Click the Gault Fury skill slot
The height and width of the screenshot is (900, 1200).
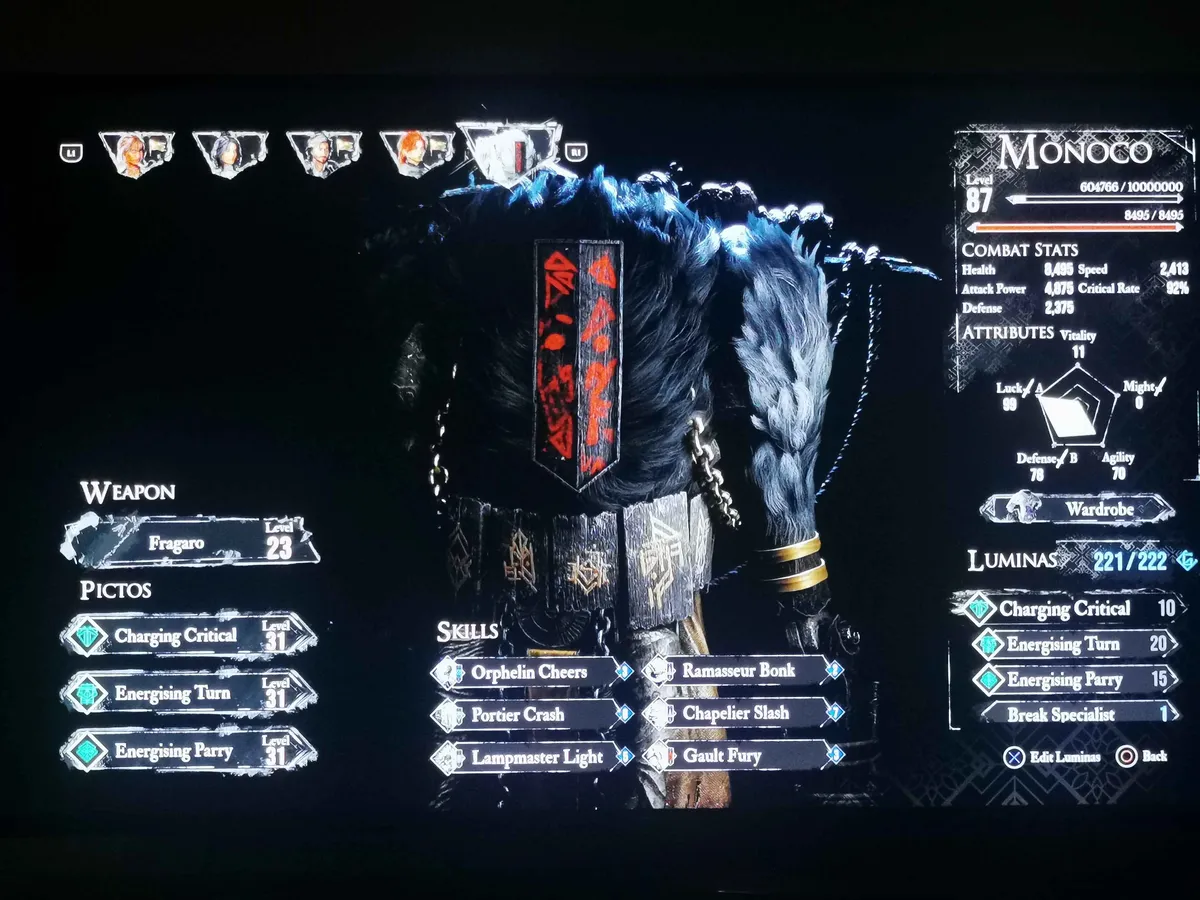click(742, 757)
